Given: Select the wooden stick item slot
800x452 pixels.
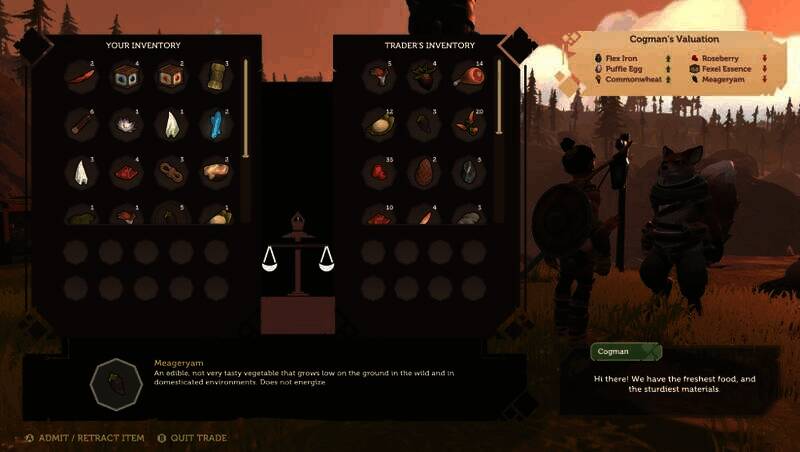Looking at the screenshot, I should coord(82,123).
